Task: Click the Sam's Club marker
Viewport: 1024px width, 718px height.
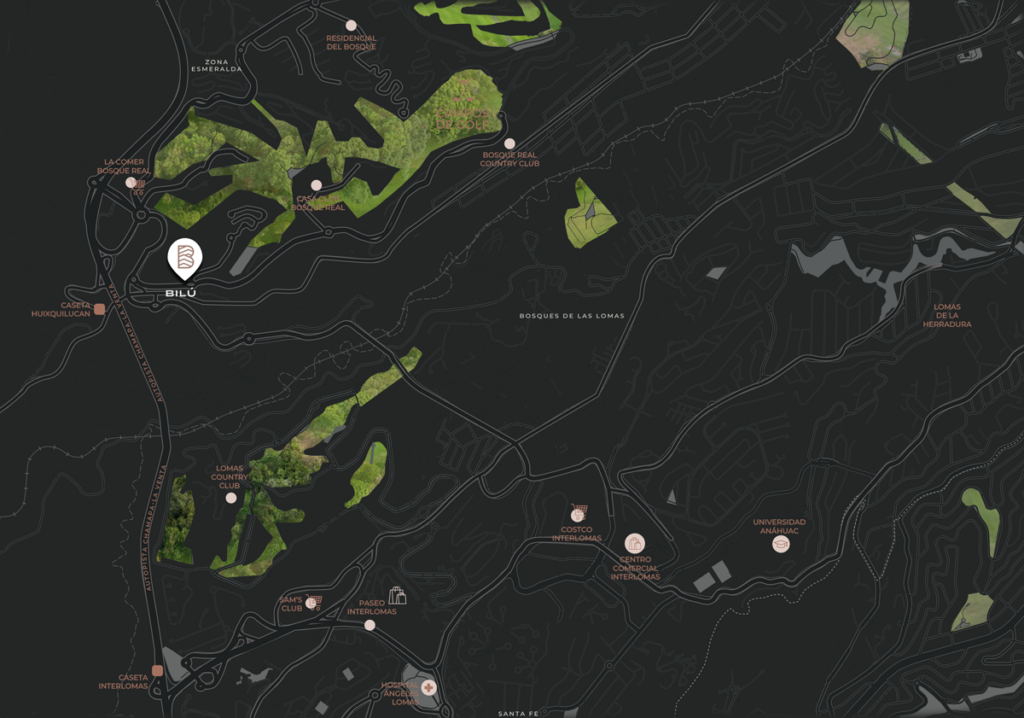Action: (312, 602)
